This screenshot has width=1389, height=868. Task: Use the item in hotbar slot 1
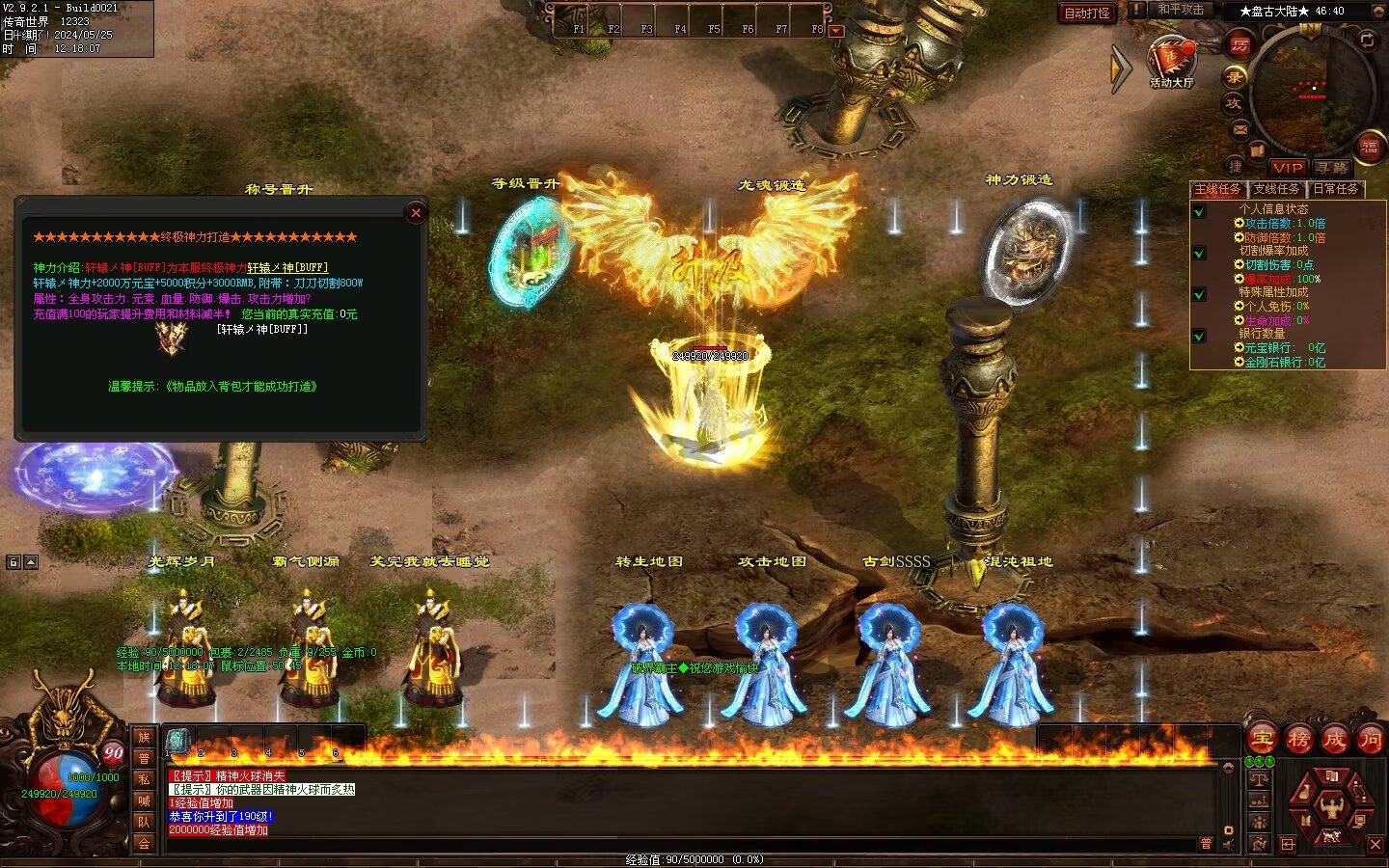(177, 741)
